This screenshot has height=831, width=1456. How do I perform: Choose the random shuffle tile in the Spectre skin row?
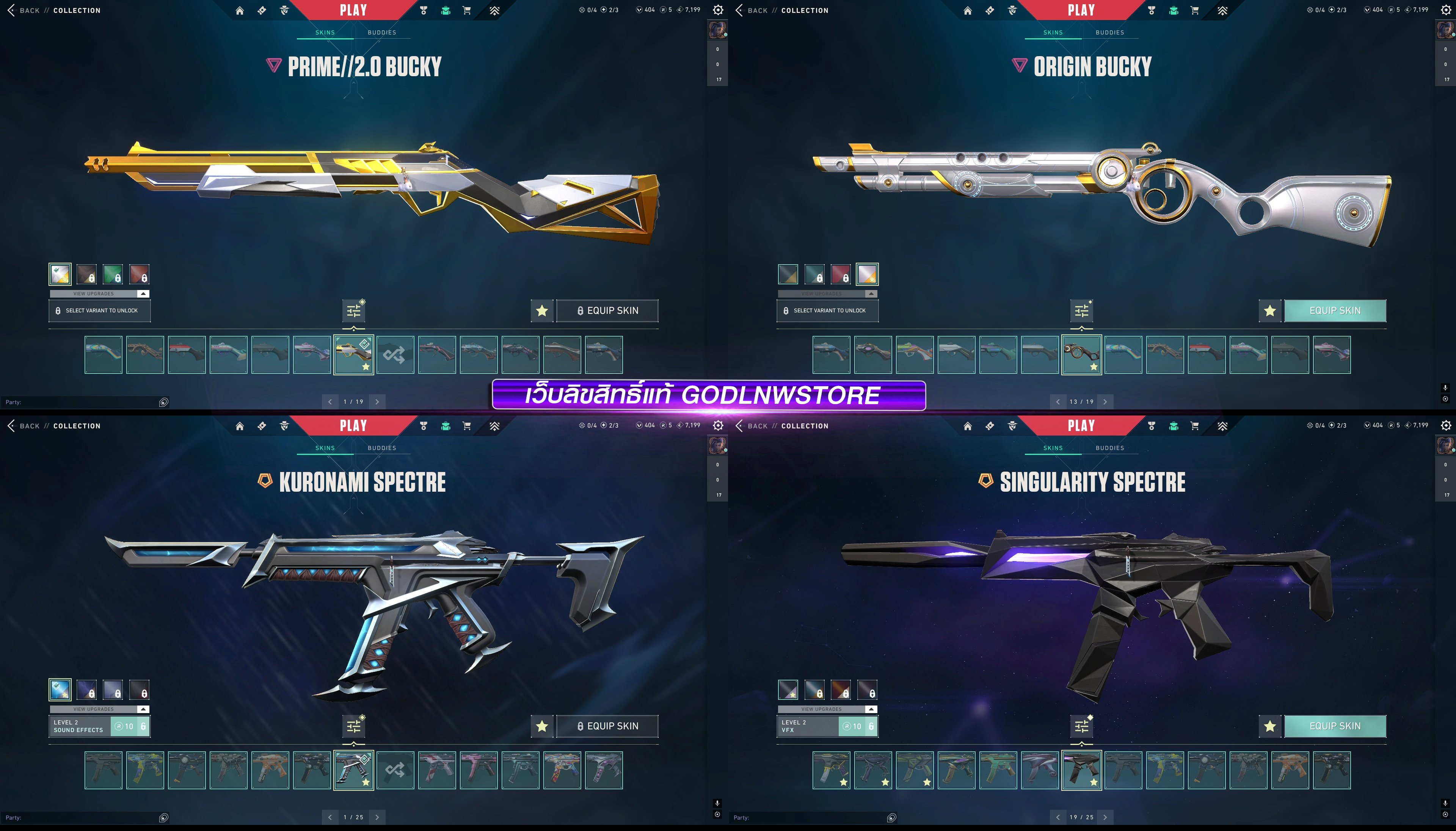tap(395, 770)
